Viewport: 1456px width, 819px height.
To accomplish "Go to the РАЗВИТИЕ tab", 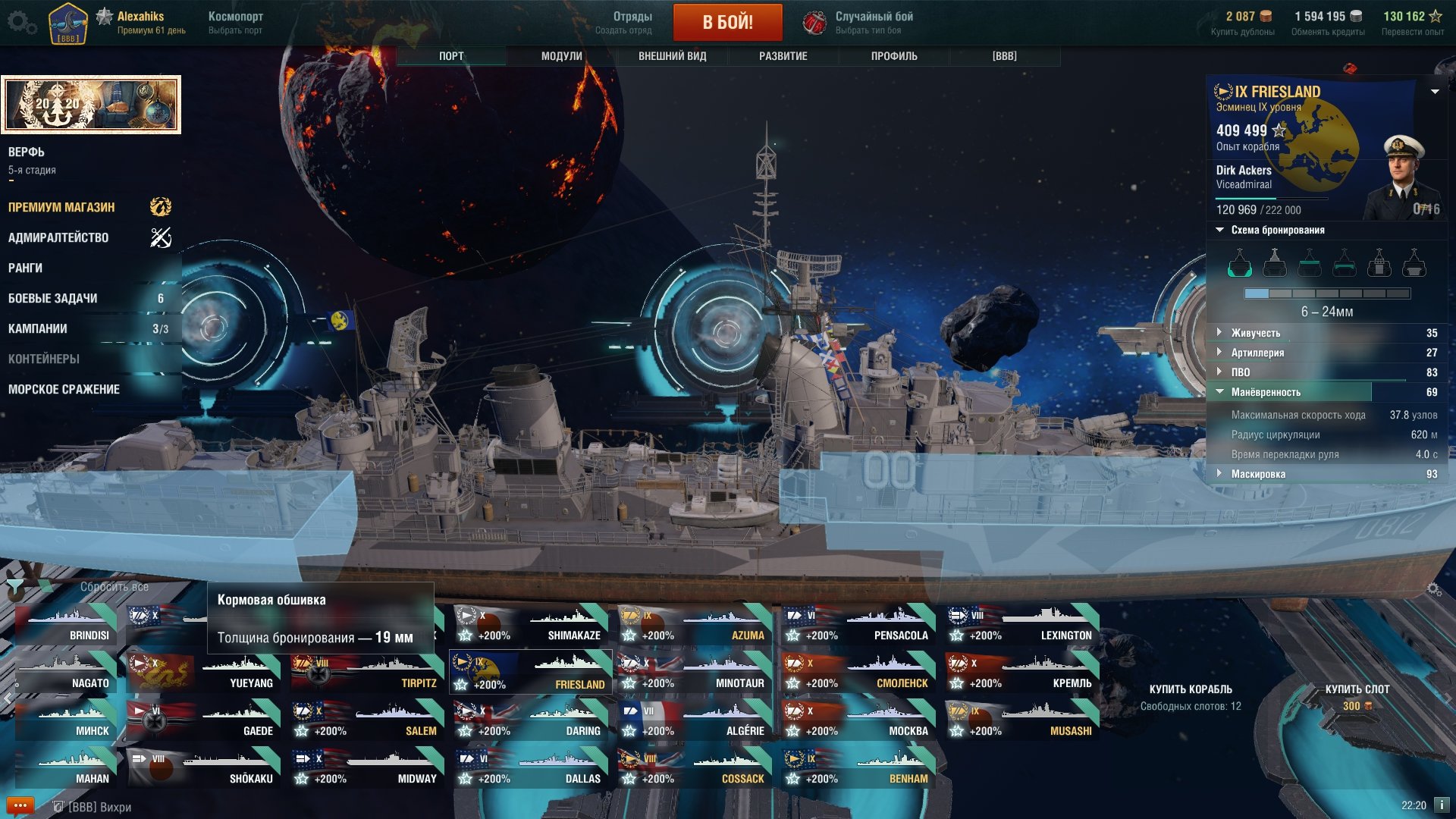I will point(783,56).
